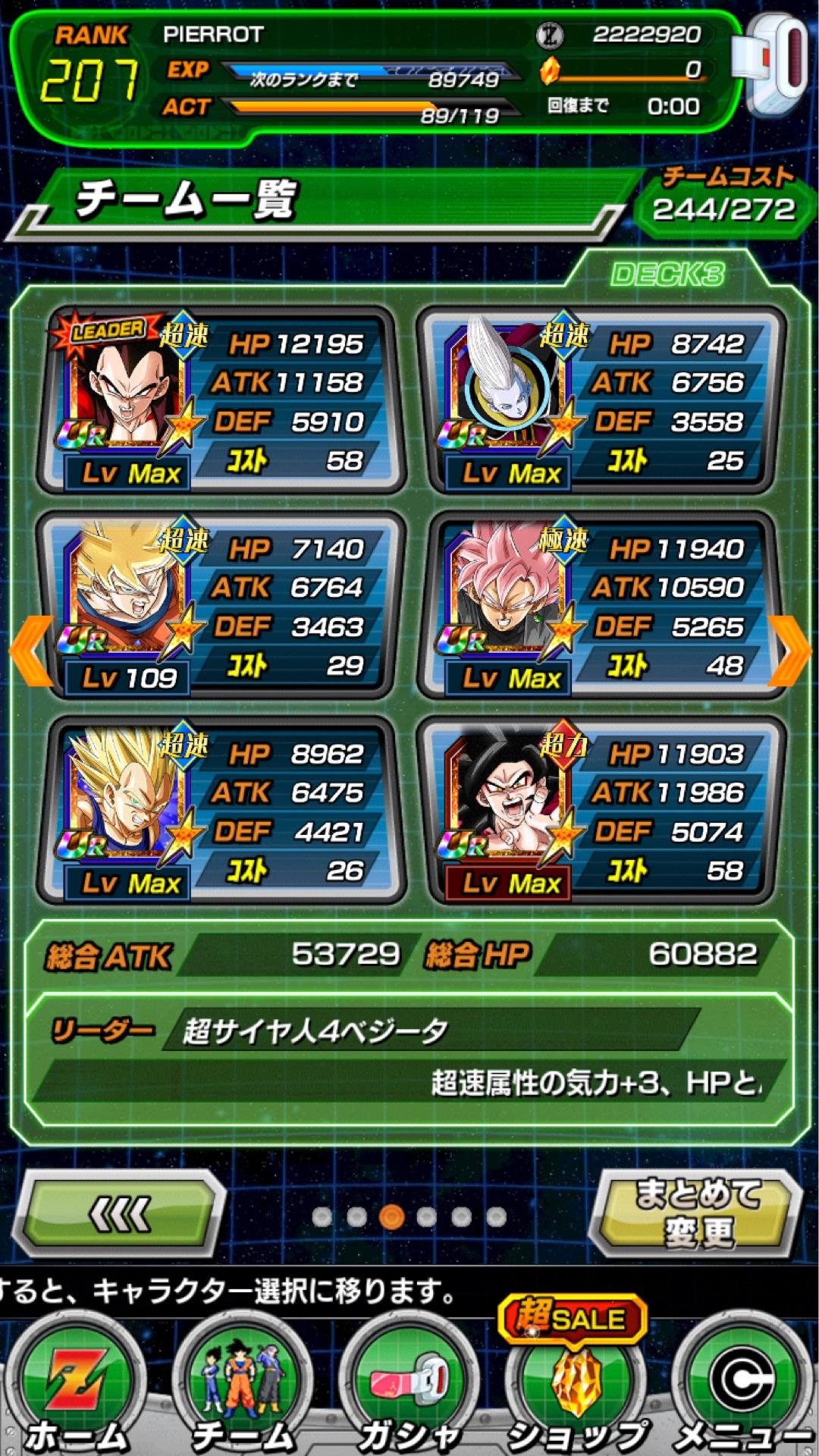
Task: Open the ホーム home menu
Action: 76,1388
